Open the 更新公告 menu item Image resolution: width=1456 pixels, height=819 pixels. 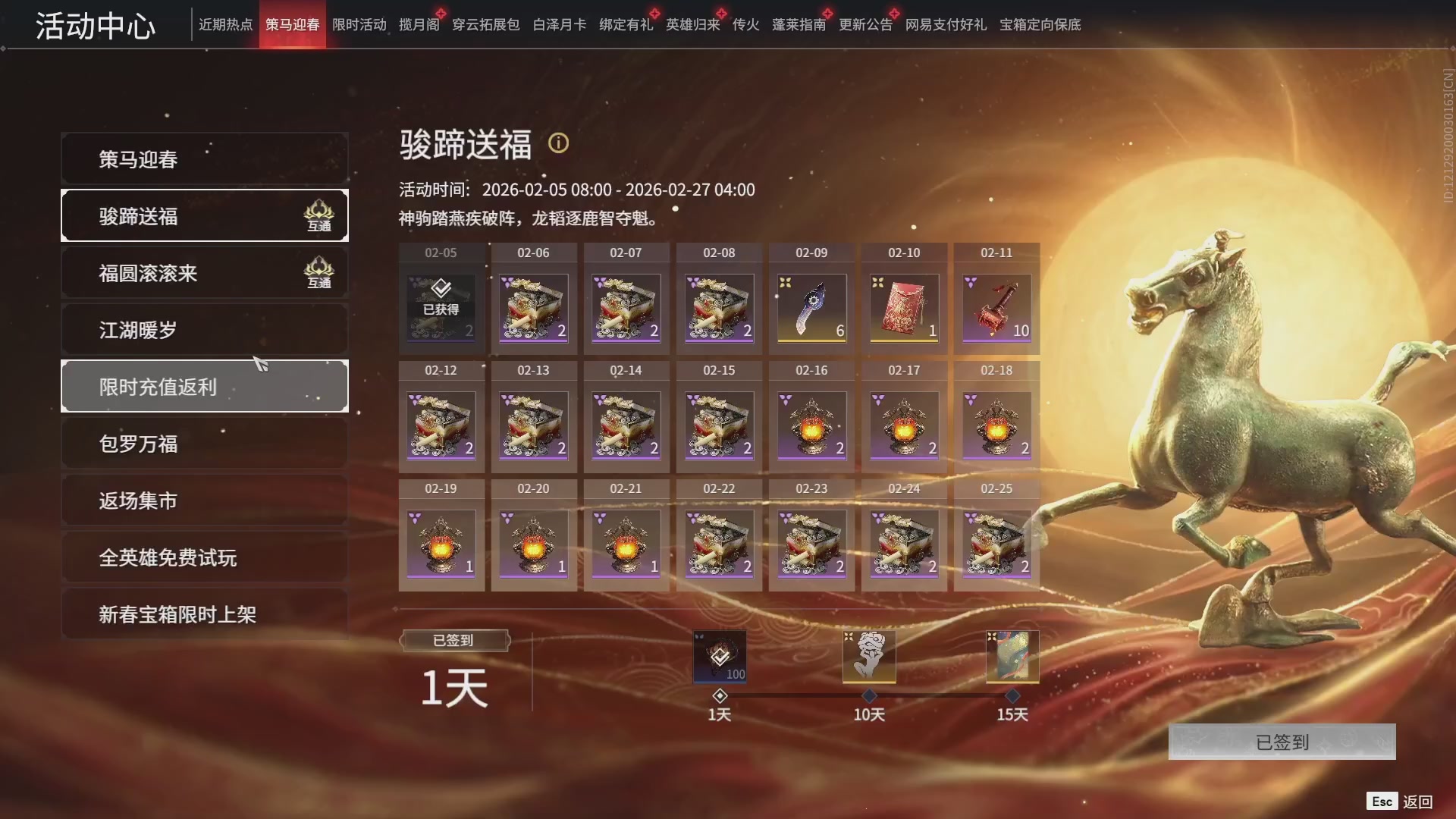pos(864,24)
